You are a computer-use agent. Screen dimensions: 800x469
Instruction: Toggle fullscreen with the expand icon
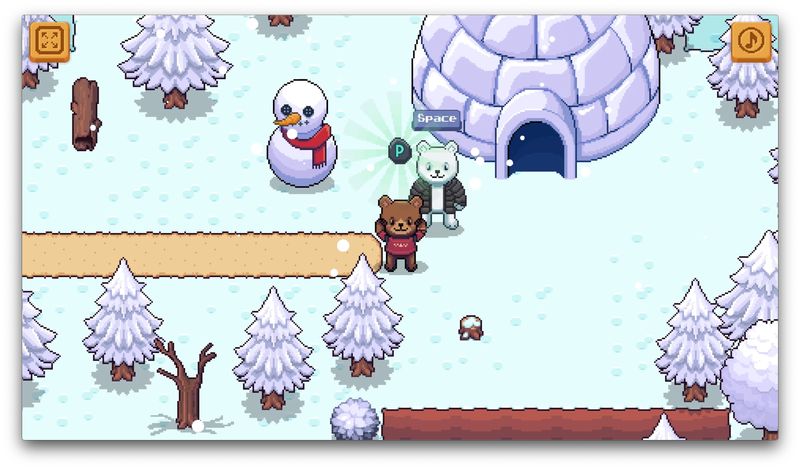pyautogui.click(x=48, y=42)
